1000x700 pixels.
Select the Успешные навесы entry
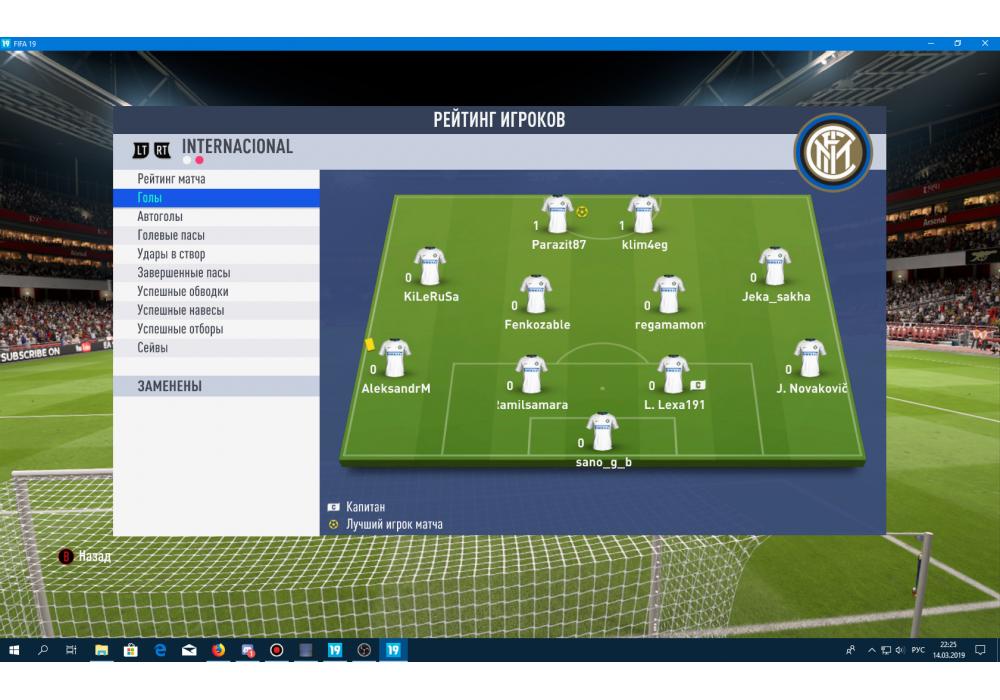181,311
